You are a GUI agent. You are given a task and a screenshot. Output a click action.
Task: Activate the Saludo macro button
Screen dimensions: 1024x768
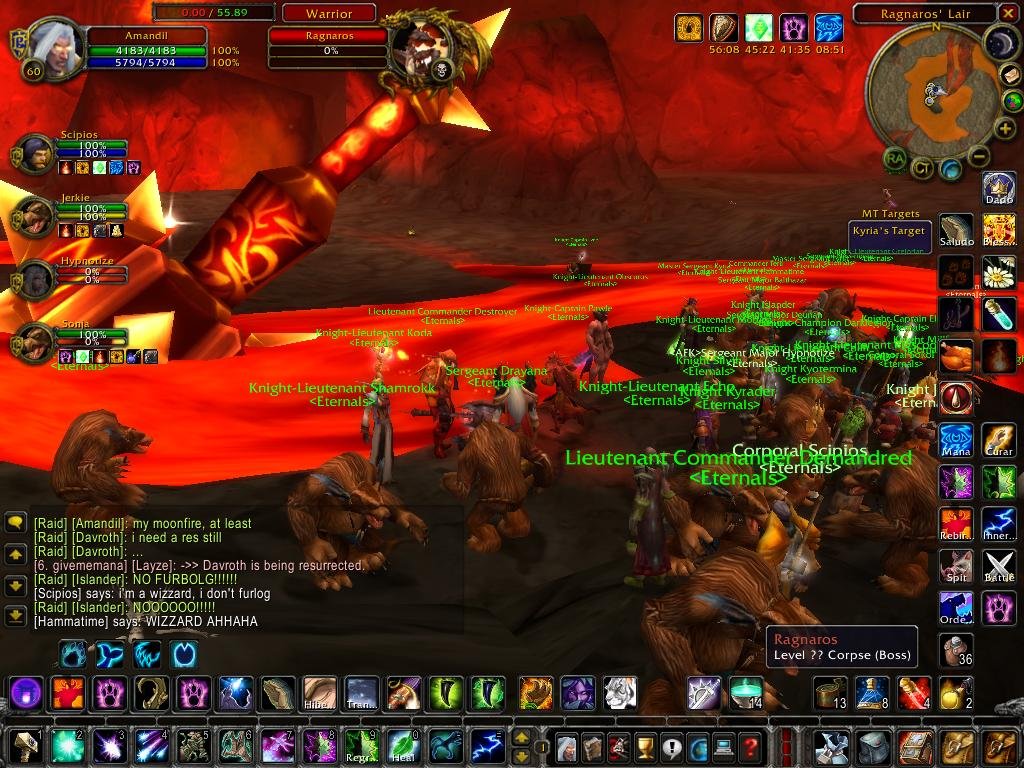[x=956, y=229]
